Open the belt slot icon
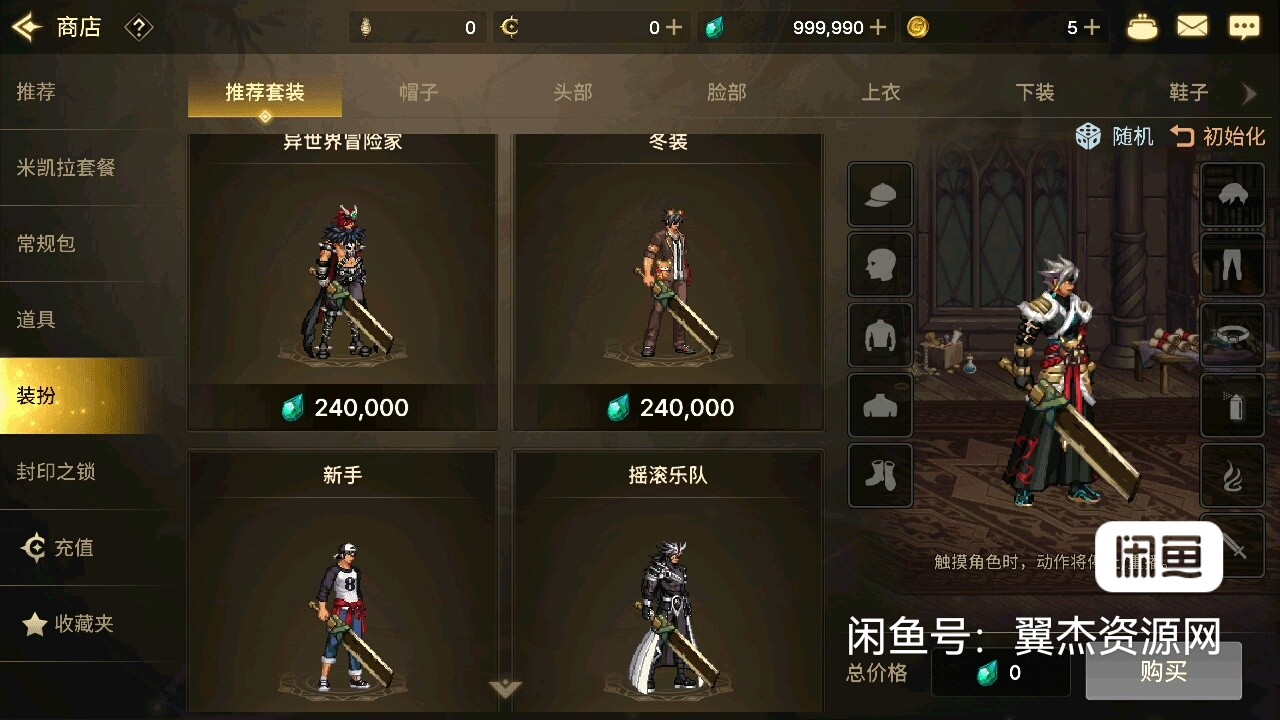 point(1232,335)
